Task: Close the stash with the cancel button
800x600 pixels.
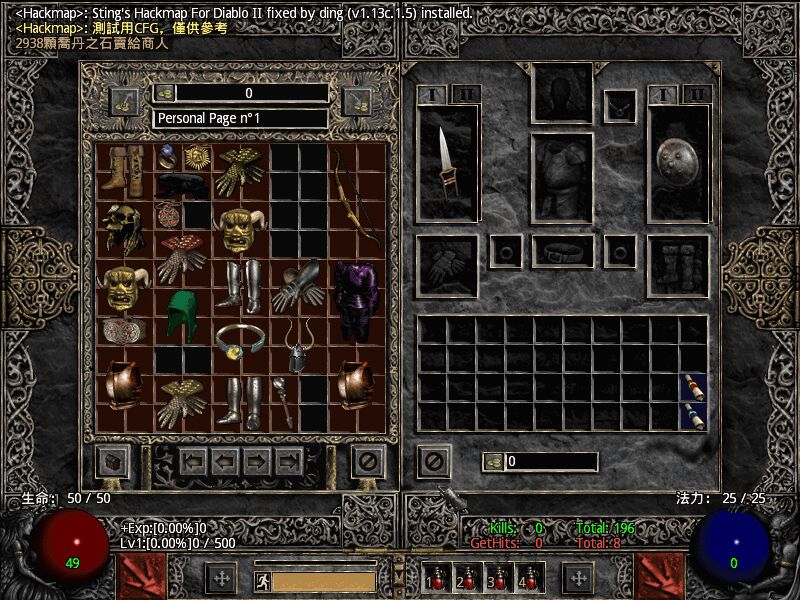Action: coord(368,461)
